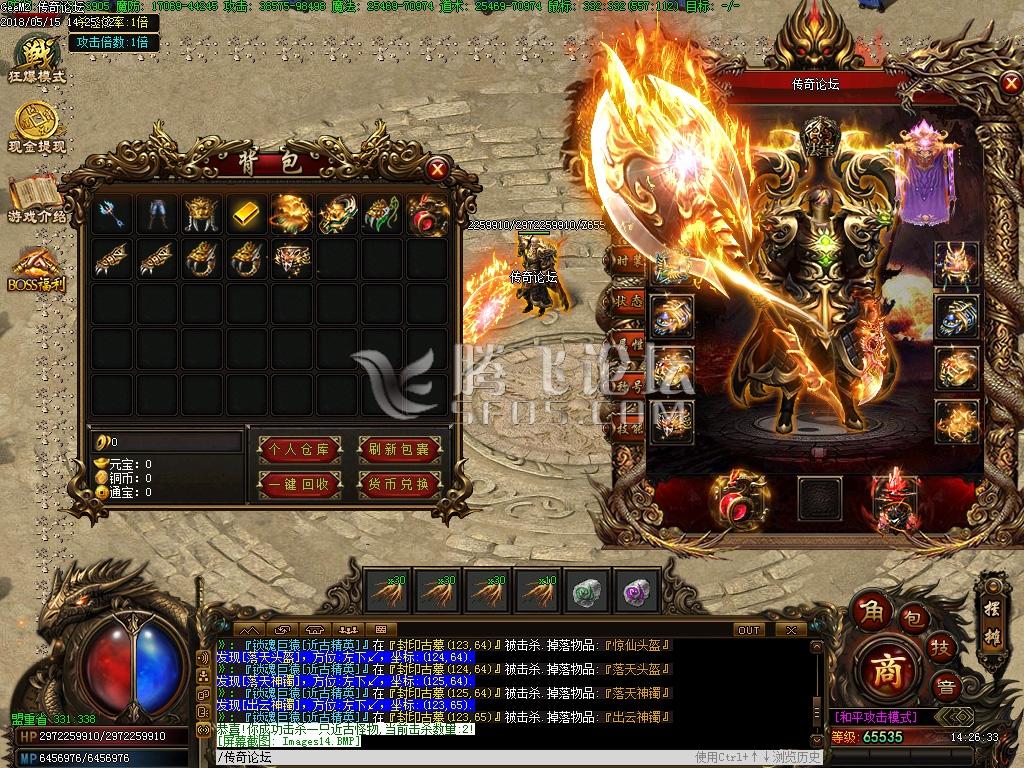Open currency exchange (货币兑换)
Screen dimensions: 1024x768
pos(398,485)
